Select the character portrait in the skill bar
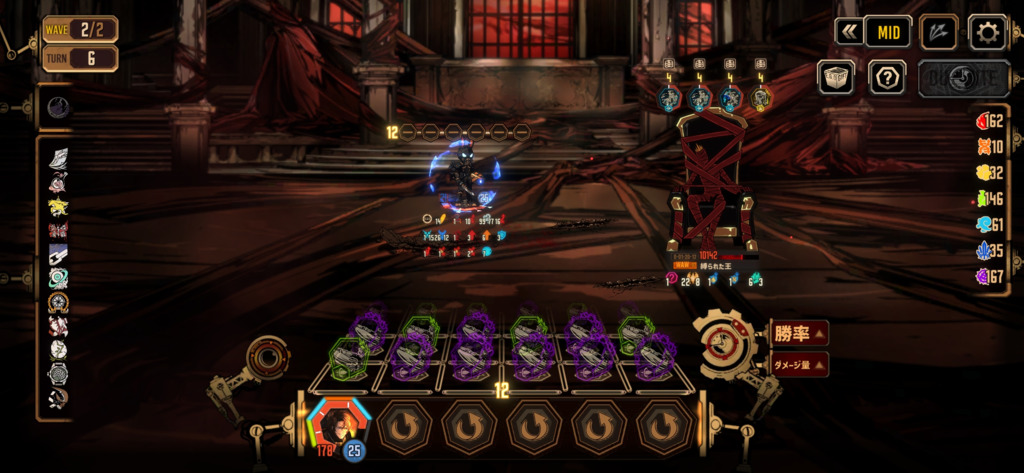1024x473 pixels. [339, 424]
